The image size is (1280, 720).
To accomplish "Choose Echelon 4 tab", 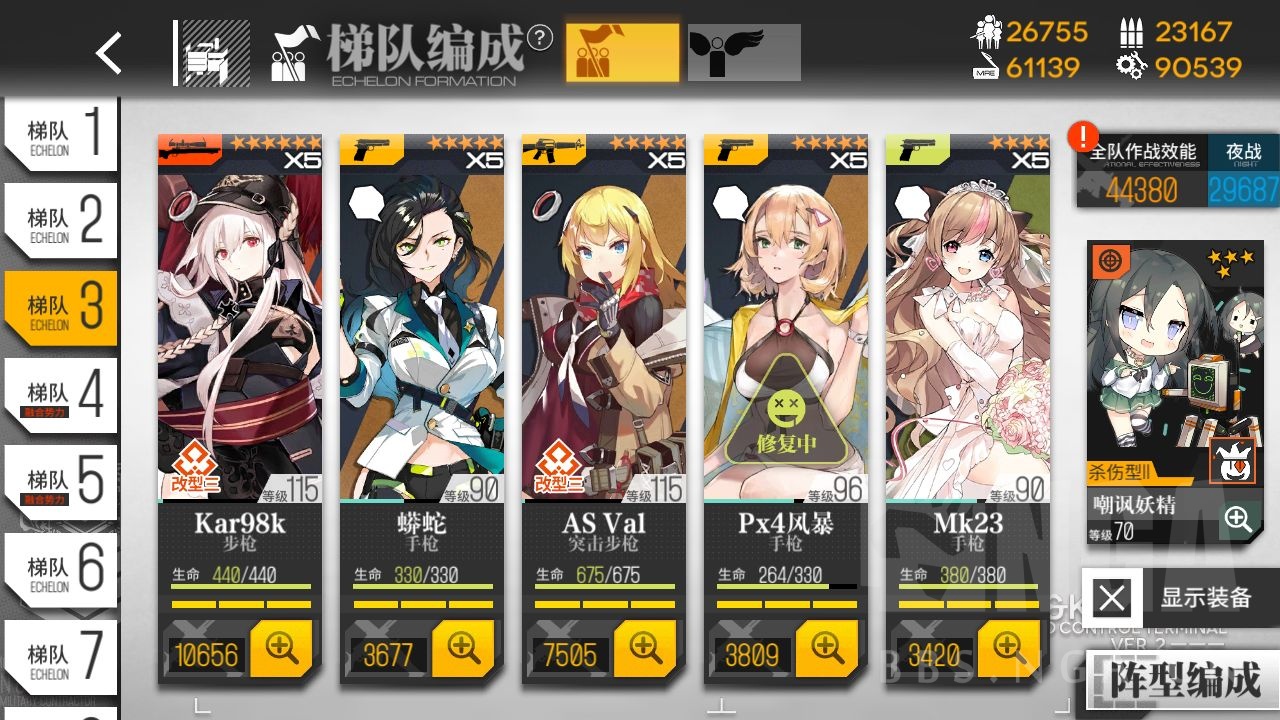I will pos(60,396).
